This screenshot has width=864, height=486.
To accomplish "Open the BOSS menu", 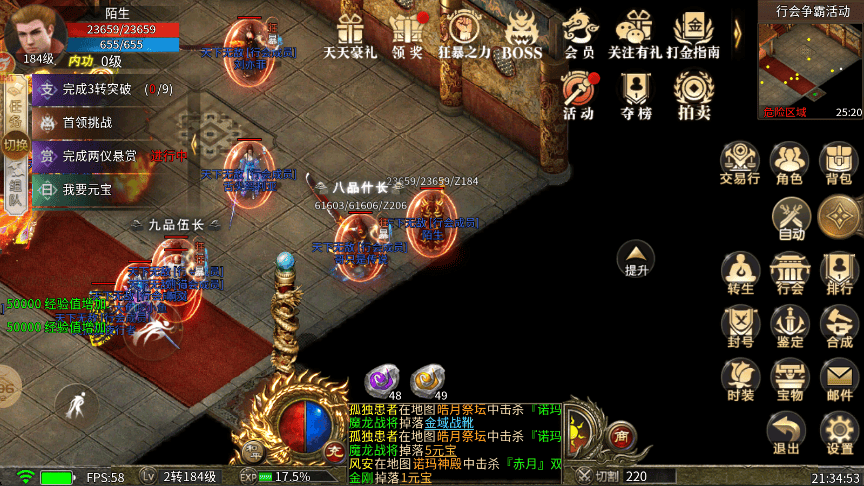I will 521,33.
